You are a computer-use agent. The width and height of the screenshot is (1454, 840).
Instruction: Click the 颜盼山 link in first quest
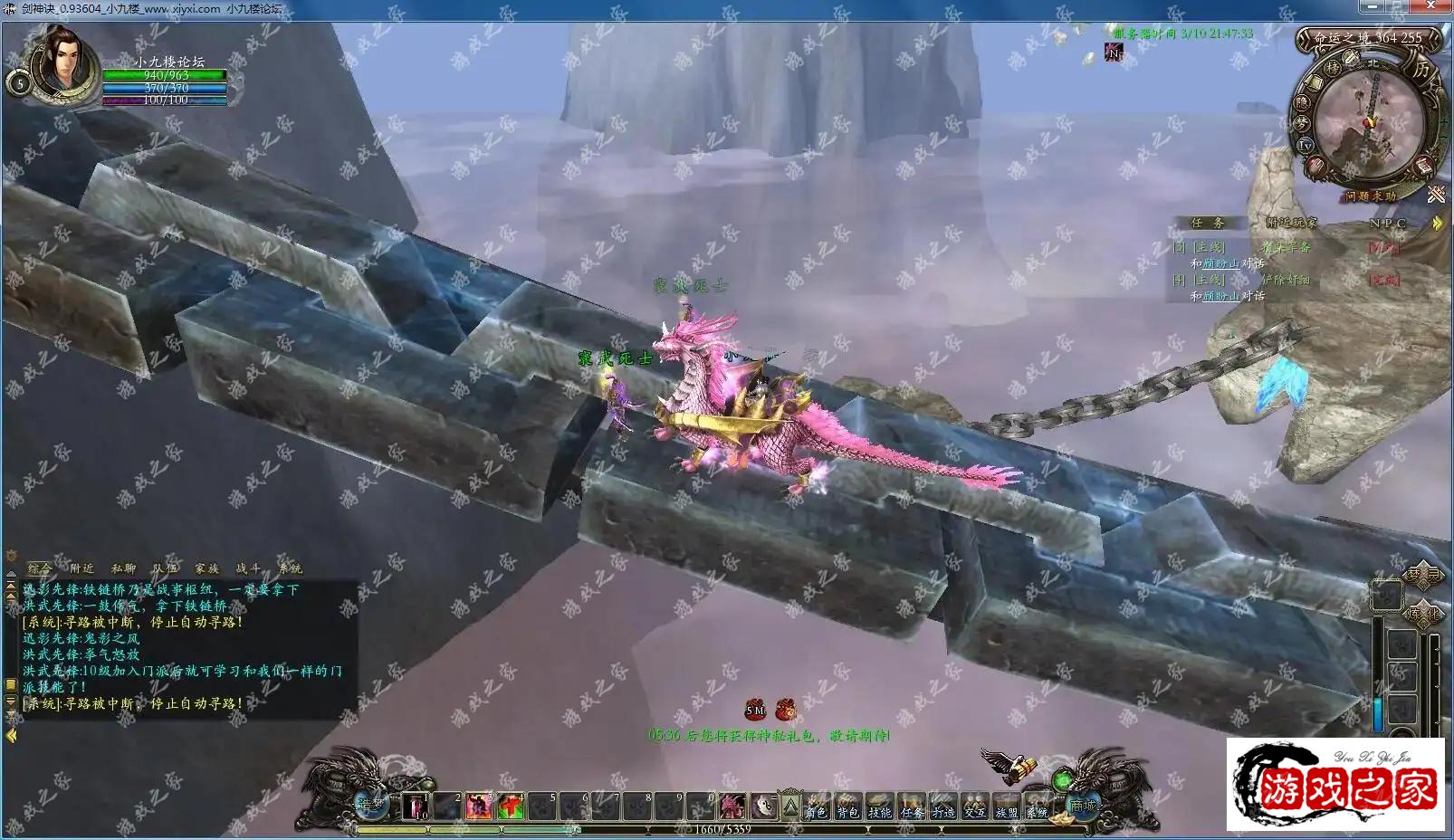point(1220,263)
